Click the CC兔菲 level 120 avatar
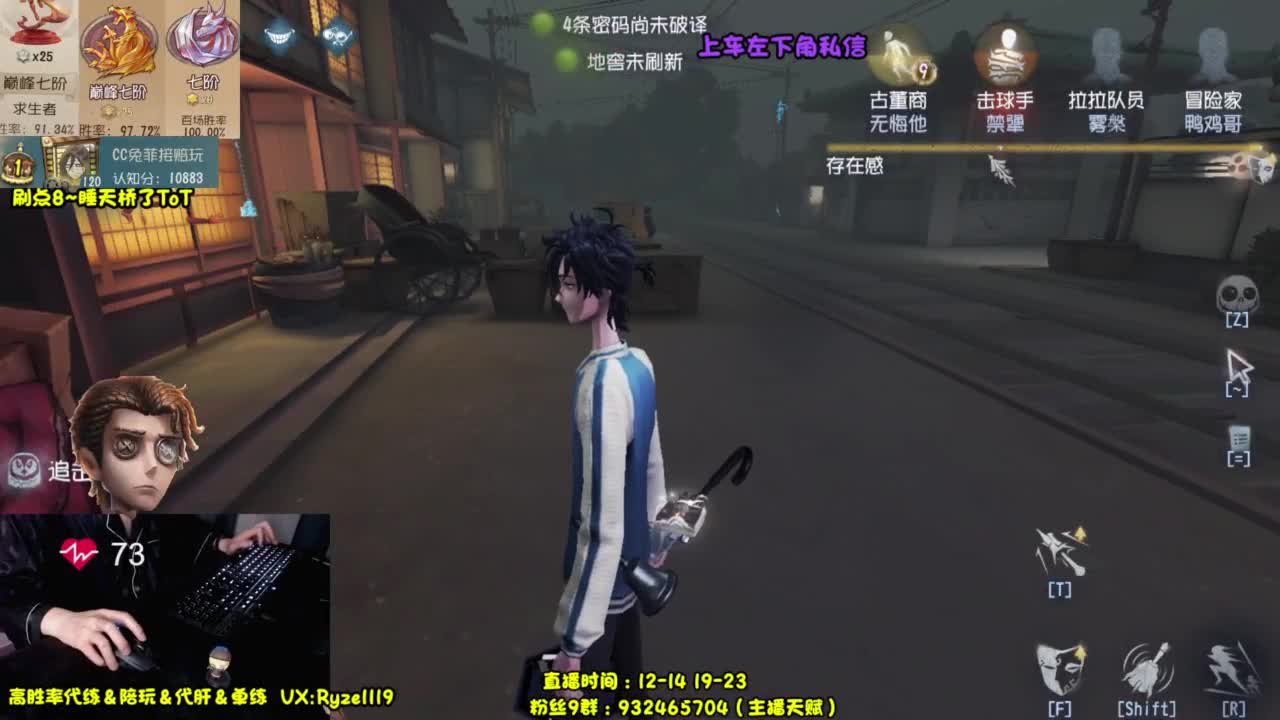The height and width of the screenshot is (720, 1280). [x=68, y=163]
